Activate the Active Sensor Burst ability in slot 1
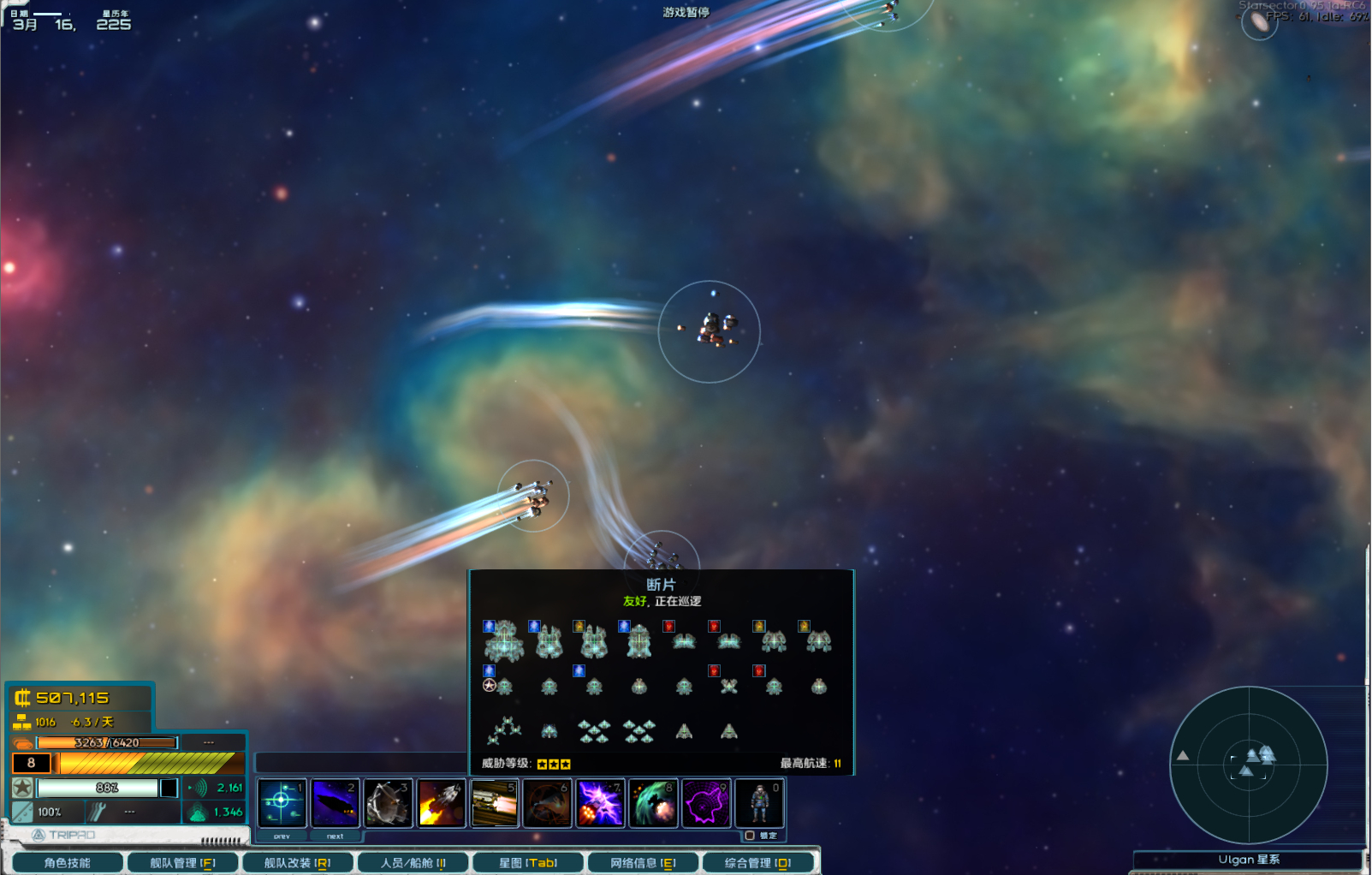1372x875 pixels. click(x=282, y=802)
